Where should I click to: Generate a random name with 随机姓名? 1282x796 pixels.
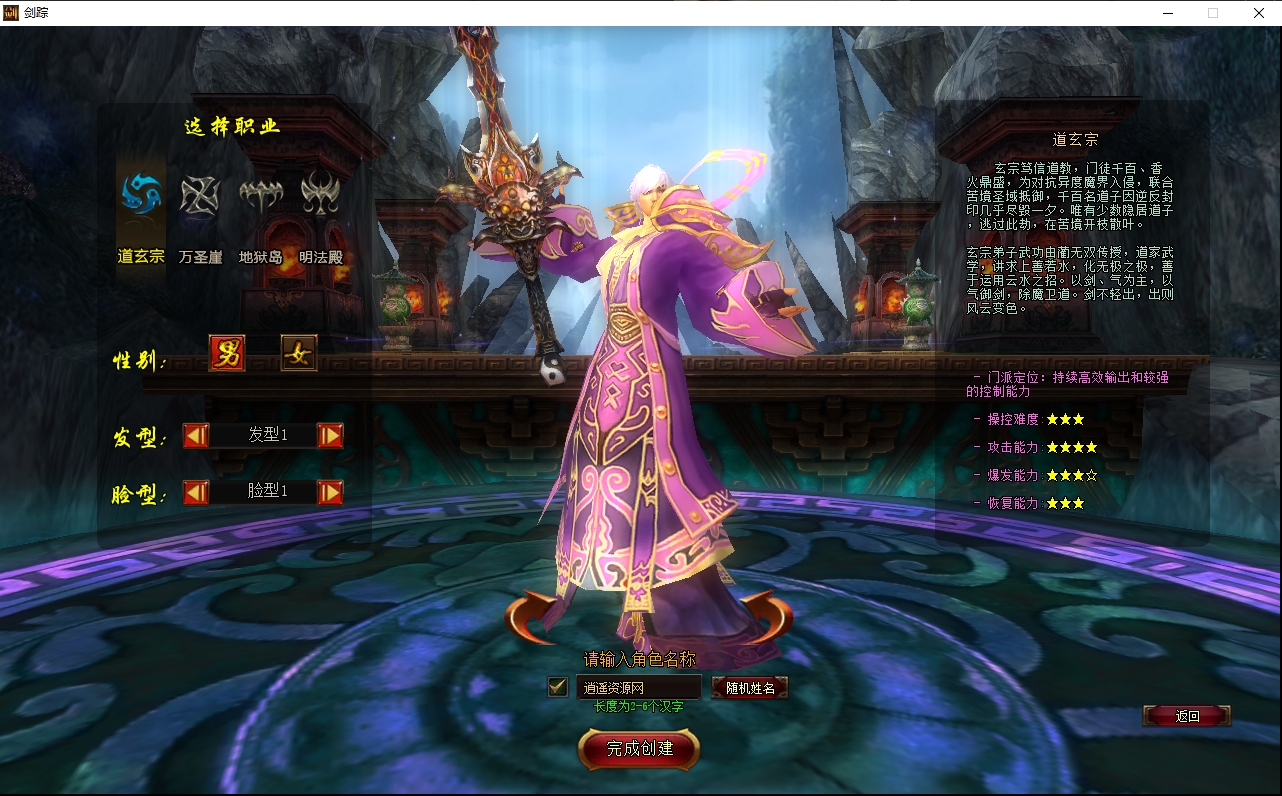(x=750, y=688)
